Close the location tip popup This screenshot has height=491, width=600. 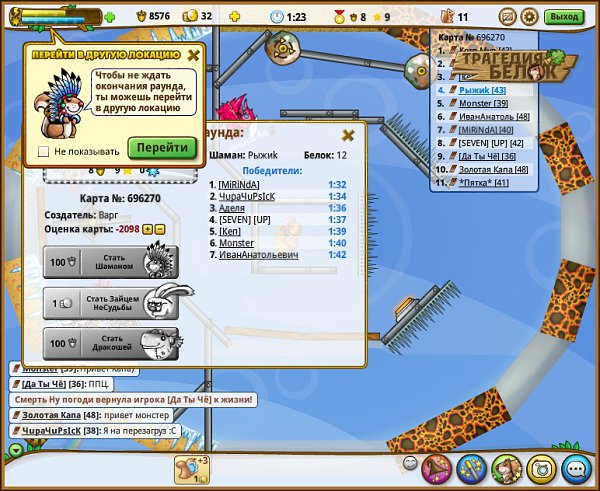[x=194, y=56]
